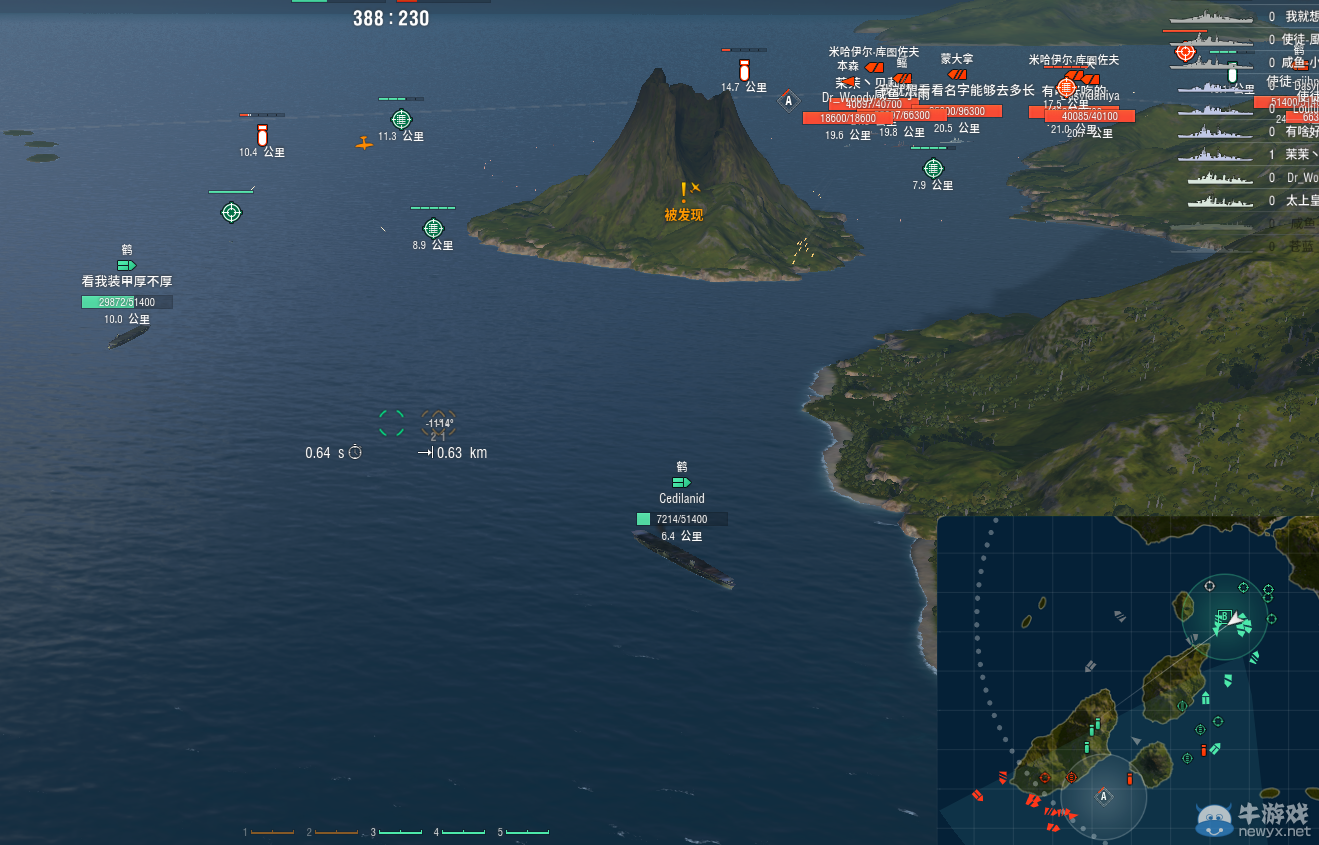Click the capture point A diamond marker
This screenshot has height=845, width=1319.
click(x=789, y=100)
